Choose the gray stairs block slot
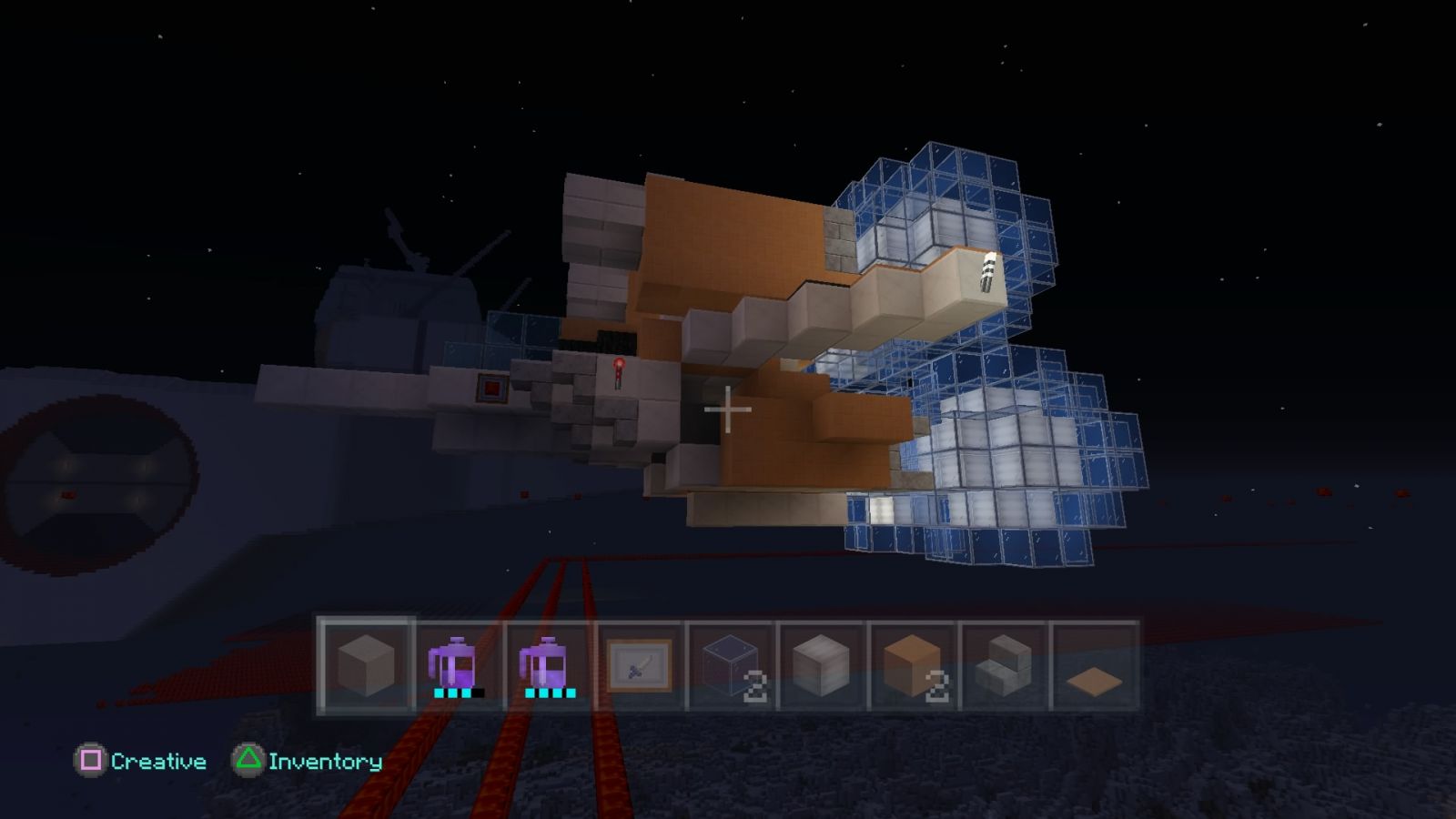Screen dimensions: 1456x819 tap(1003, 665)
